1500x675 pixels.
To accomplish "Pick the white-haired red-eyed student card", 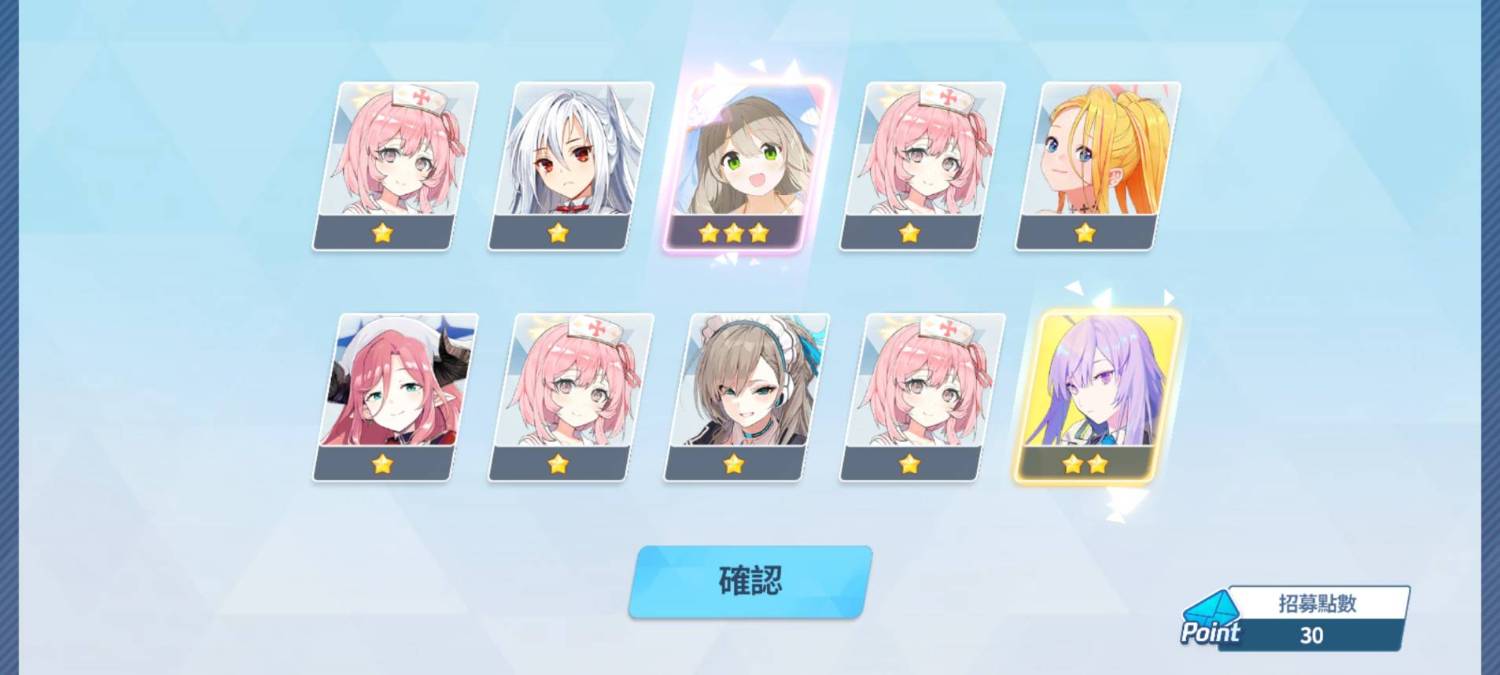I will pyautogui.click(x=571, y=165).
